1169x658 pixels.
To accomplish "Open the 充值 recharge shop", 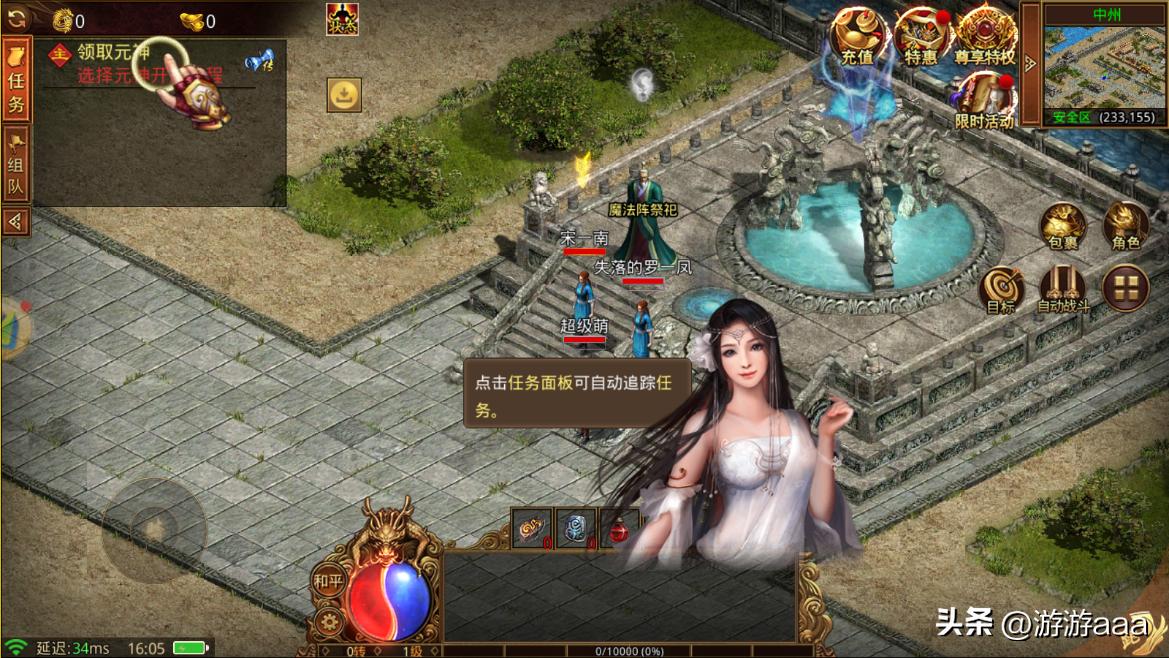I will pos(857,37).
